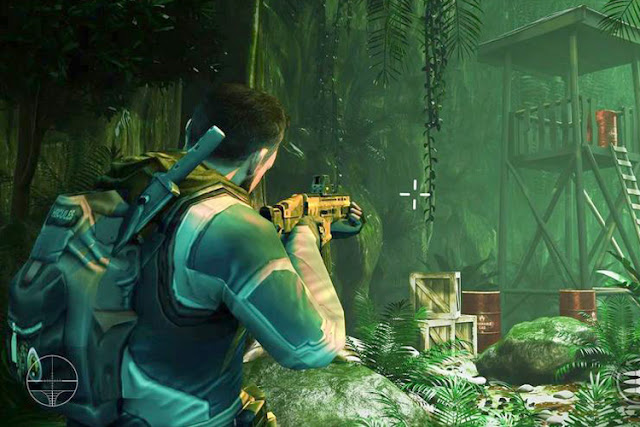Tap the sniper scope aim button

(x=52, y=380)
